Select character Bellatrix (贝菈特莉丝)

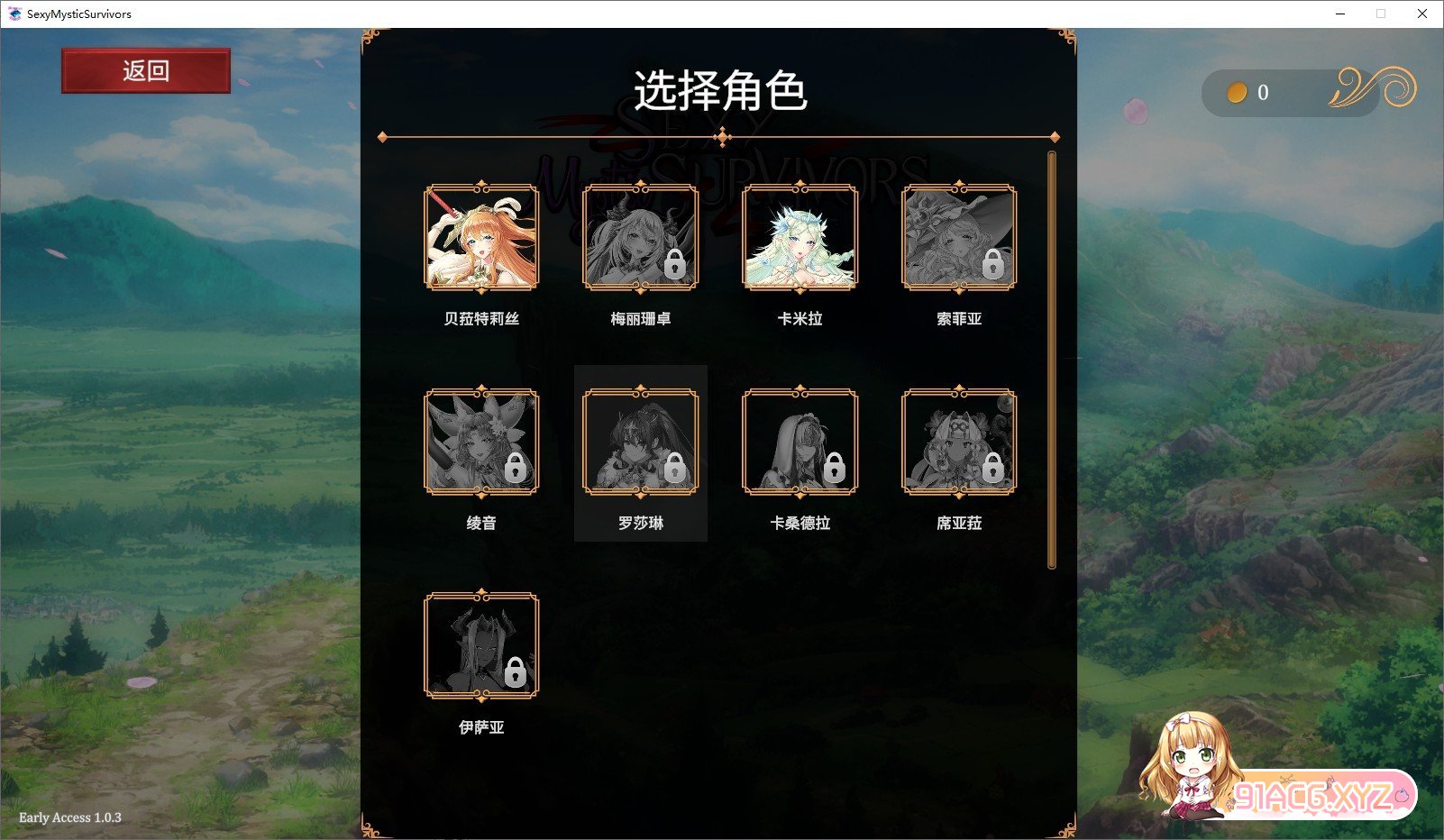pos(481,238)
